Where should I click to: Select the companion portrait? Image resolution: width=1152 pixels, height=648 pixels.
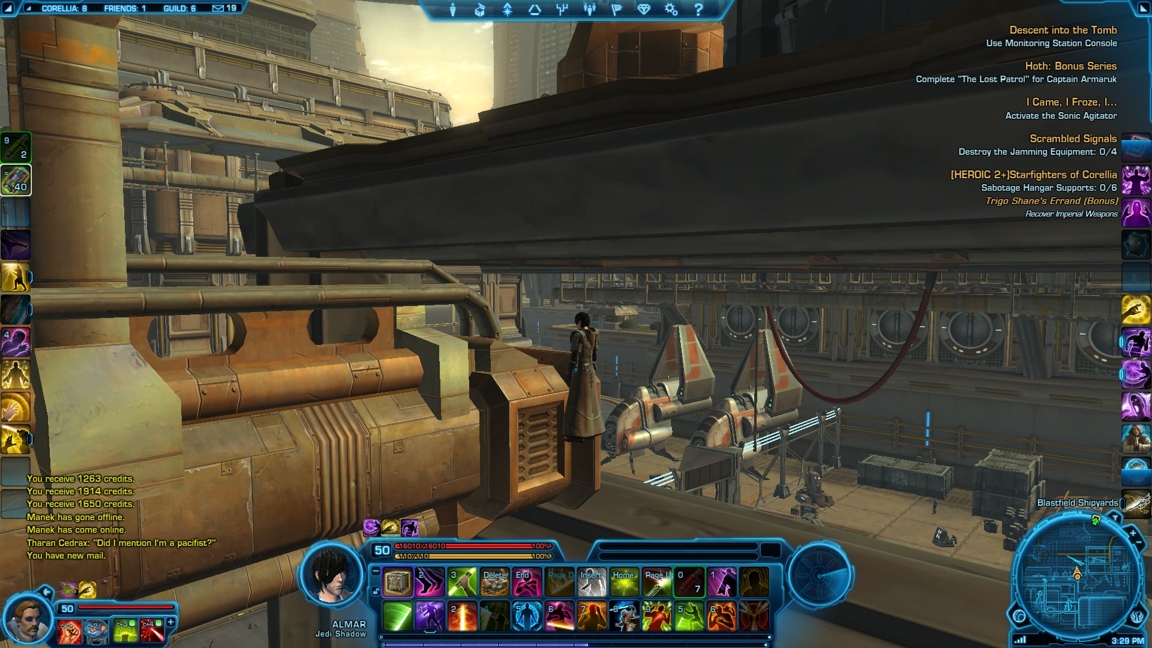(x=27, y=620)
